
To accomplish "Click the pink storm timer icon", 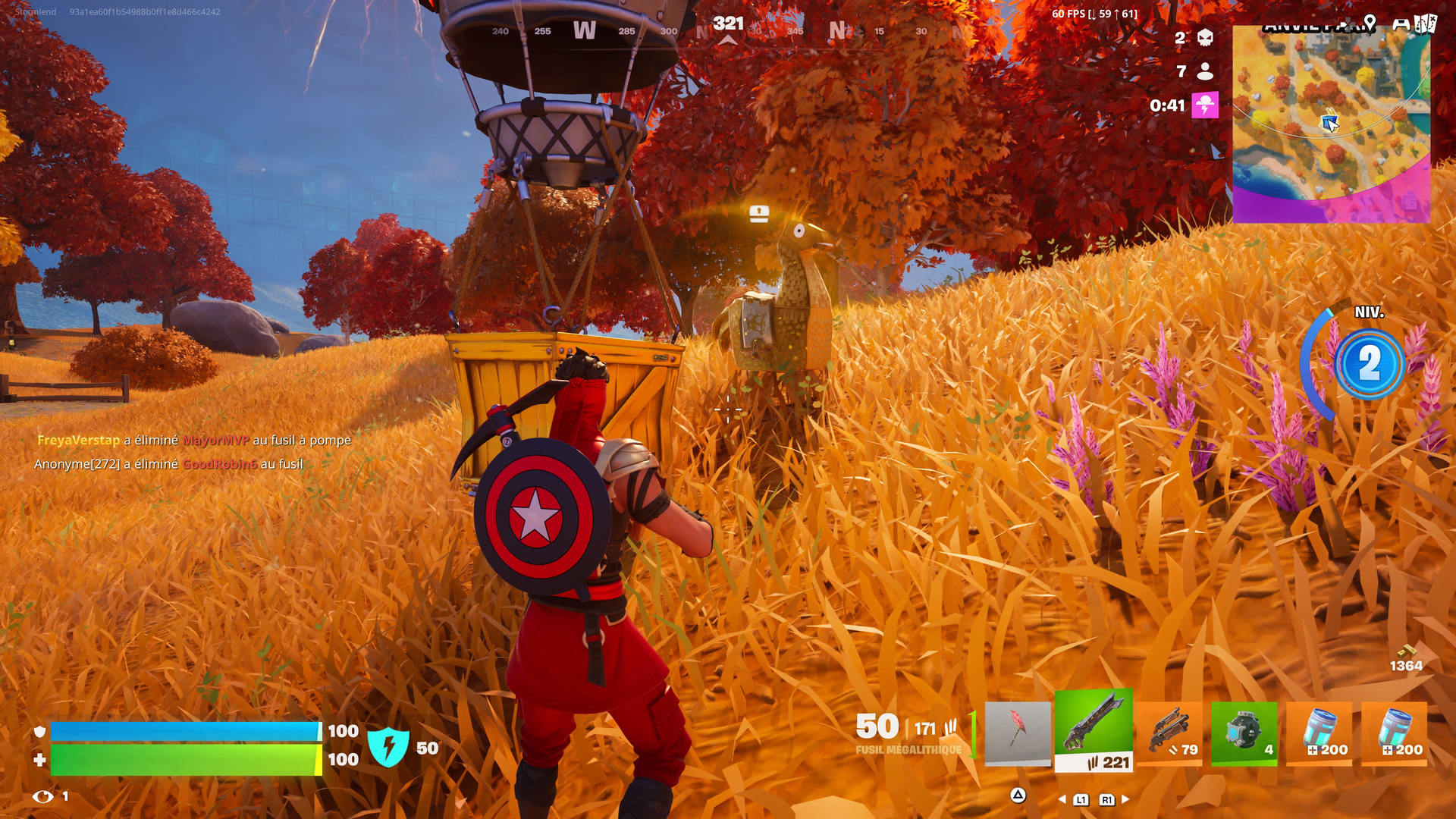I will (1205, 105).
